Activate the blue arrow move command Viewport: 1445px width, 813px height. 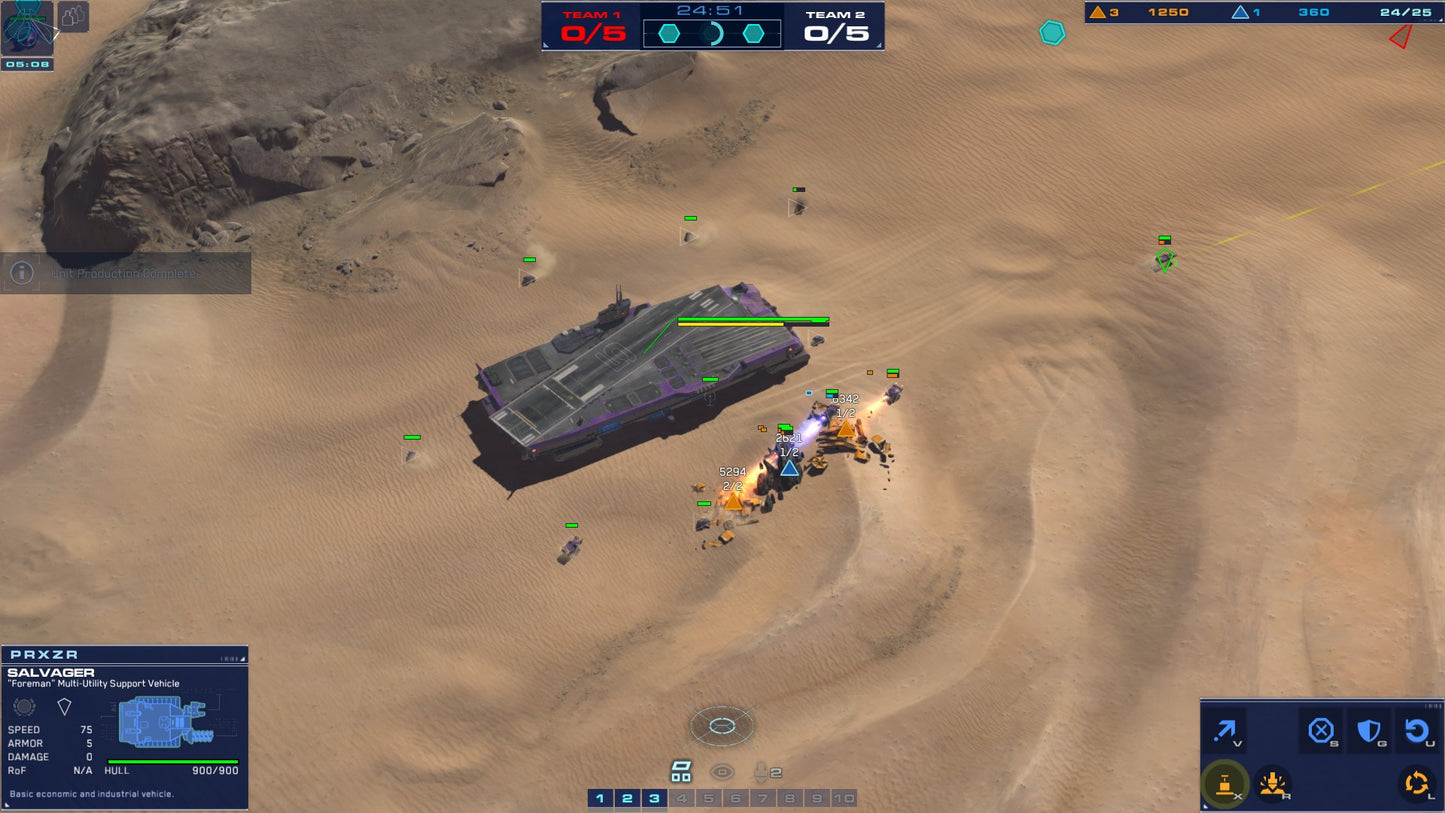[1224, 732]
